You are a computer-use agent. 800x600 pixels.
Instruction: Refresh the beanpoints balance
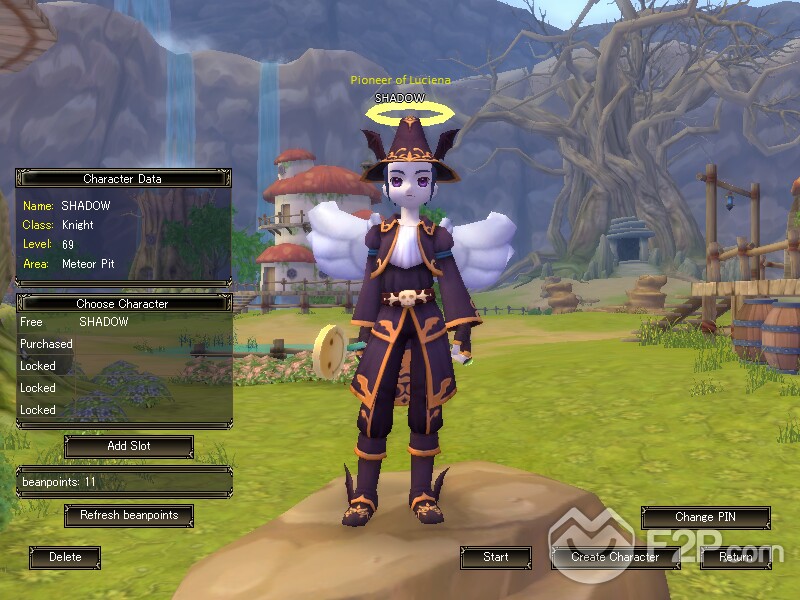coord(128,515)
